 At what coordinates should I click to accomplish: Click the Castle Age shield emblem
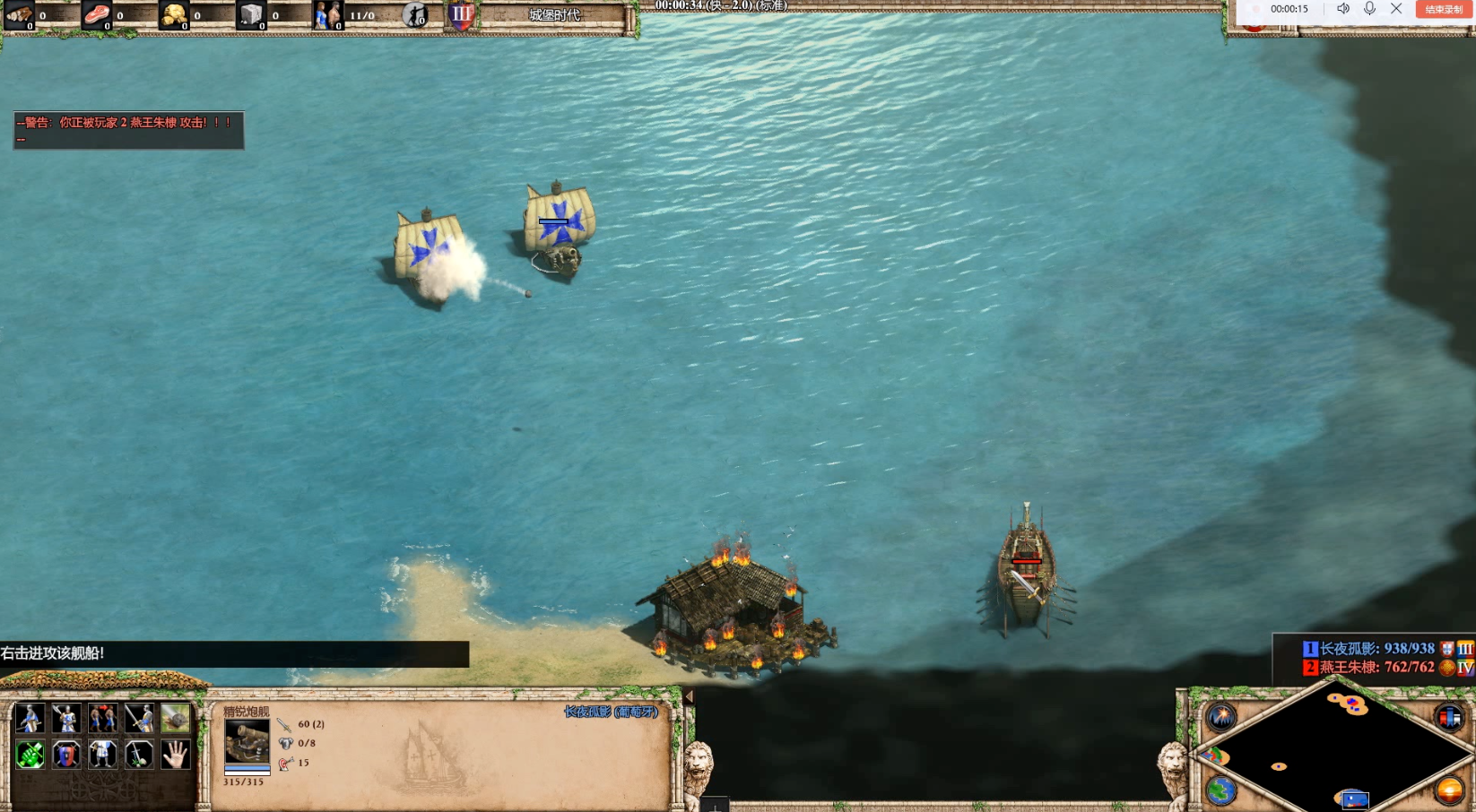point(461,14)
